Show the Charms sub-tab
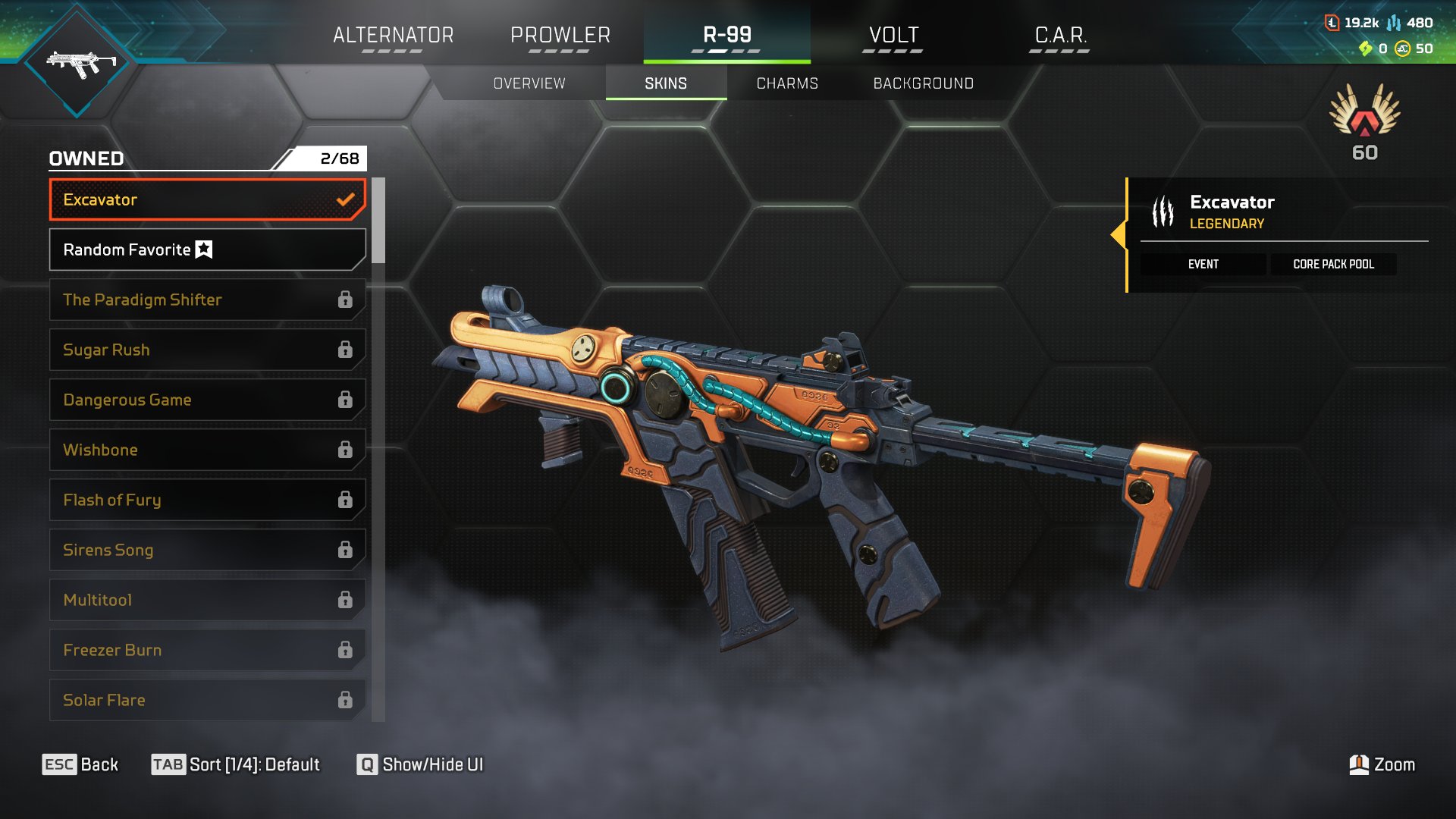1456x819 pixels. (x=787, y=83)
